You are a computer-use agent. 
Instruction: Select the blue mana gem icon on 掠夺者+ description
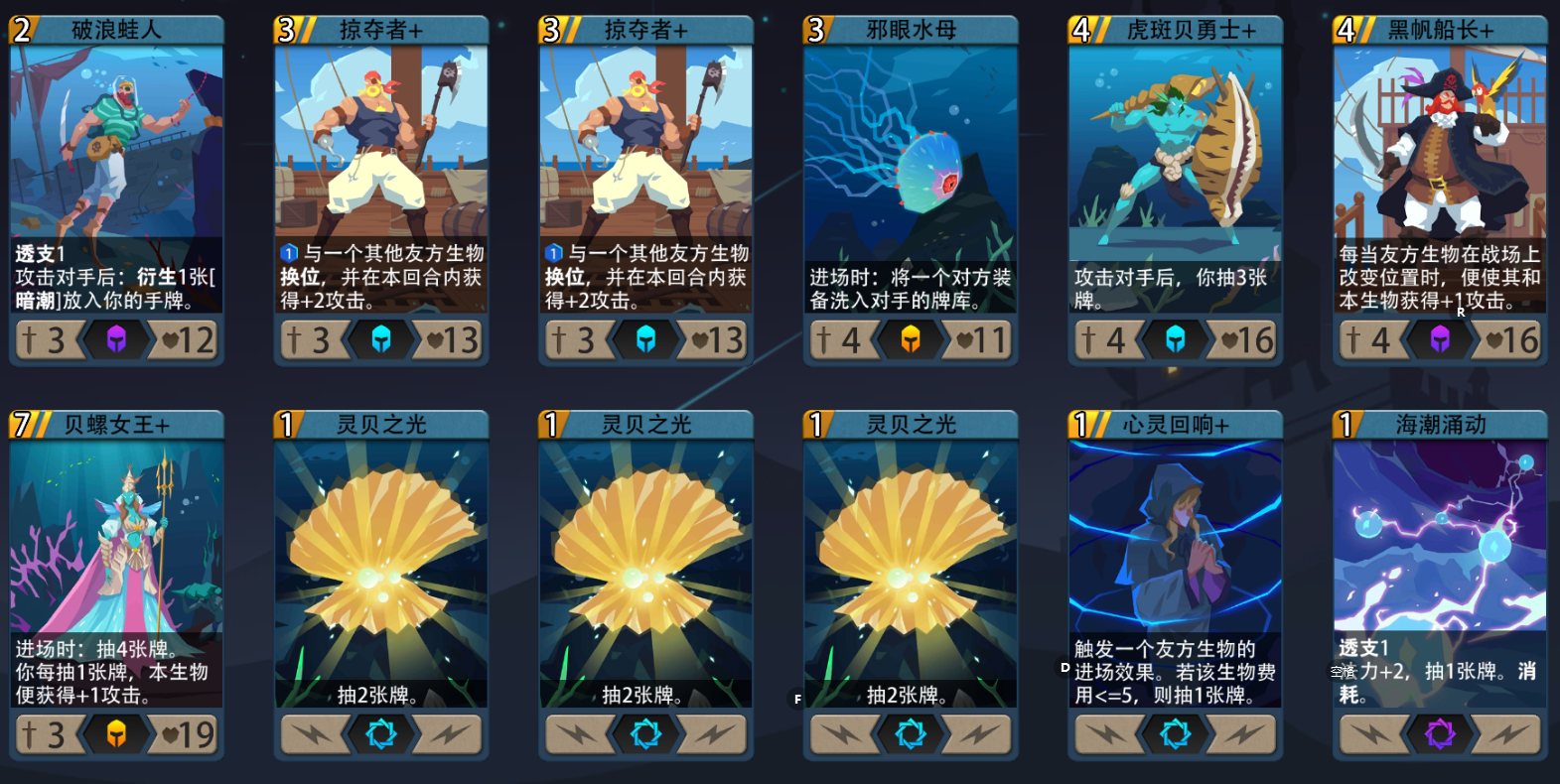(x=287, y=252)
